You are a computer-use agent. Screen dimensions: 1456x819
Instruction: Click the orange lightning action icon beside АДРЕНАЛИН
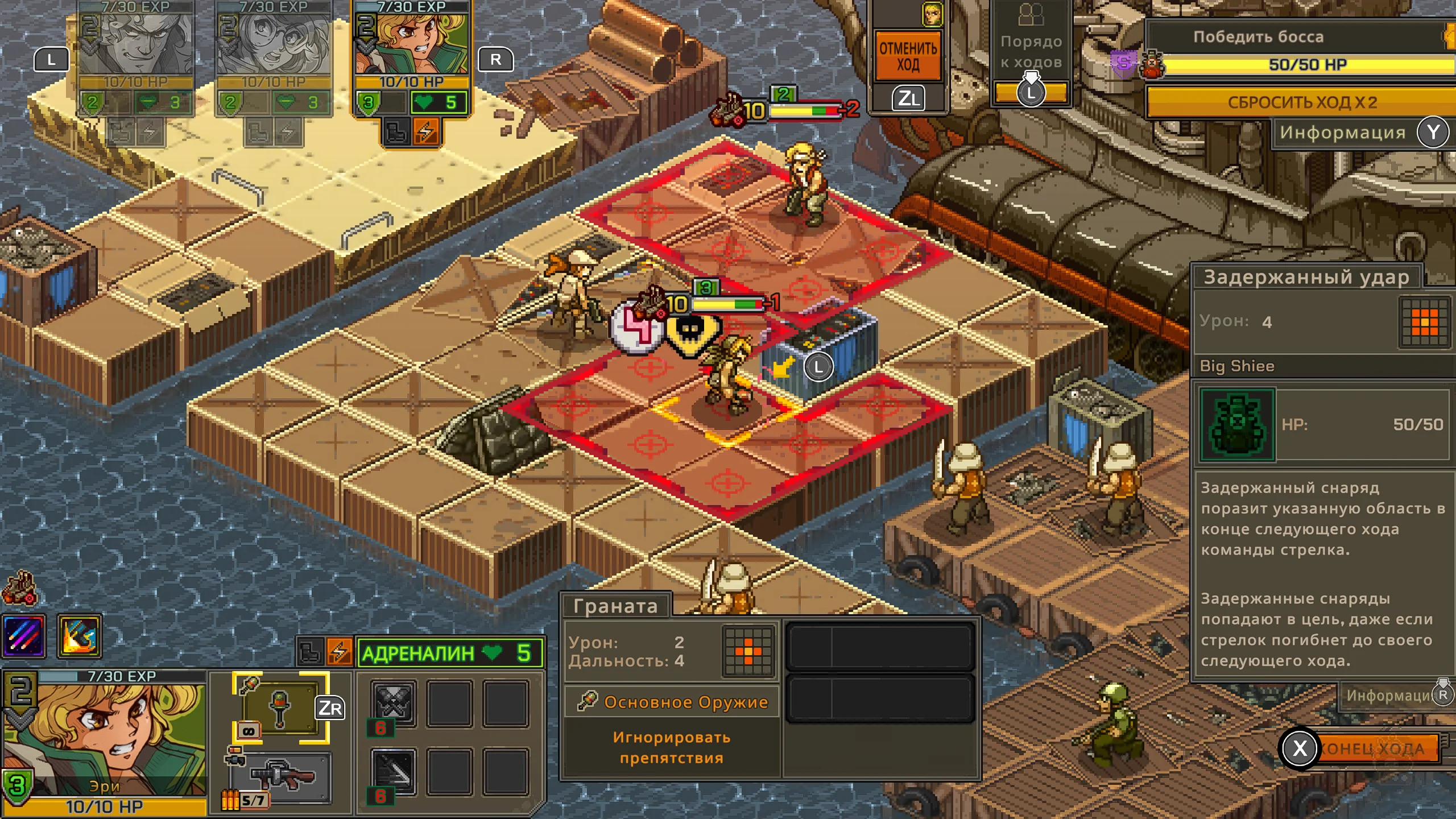click(339, 652)
